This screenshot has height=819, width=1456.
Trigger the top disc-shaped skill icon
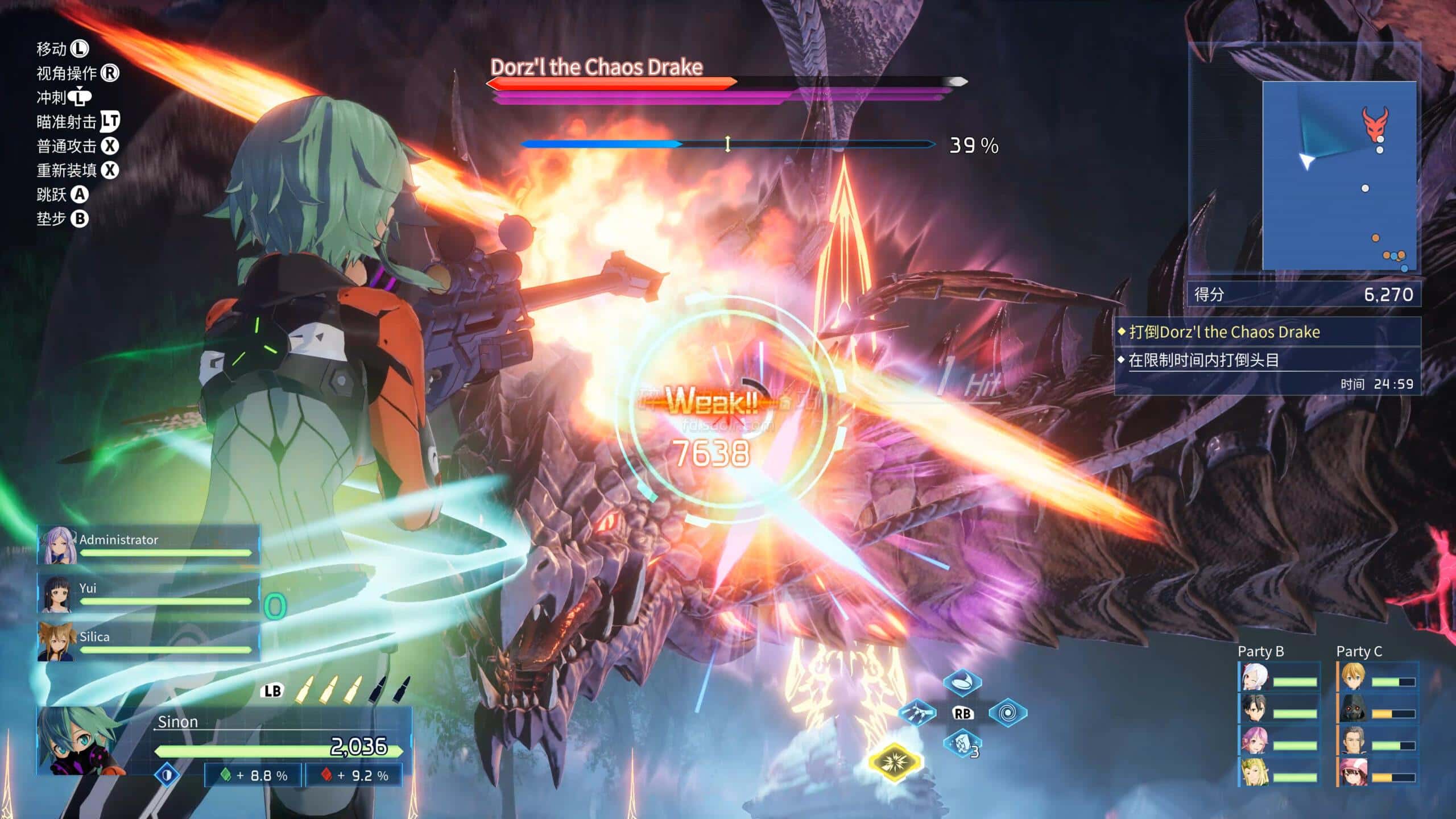click(962, 682)
